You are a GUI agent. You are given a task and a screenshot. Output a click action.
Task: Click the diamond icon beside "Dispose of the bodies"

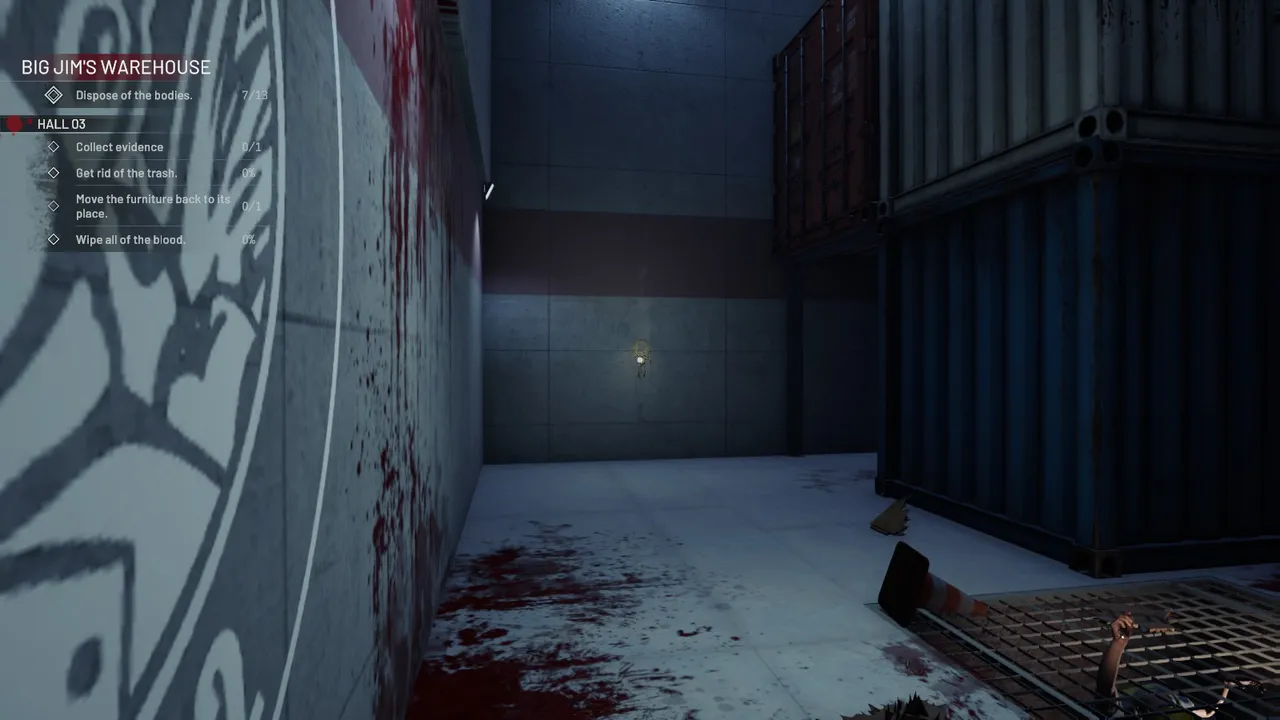click(x=54, y=95)
